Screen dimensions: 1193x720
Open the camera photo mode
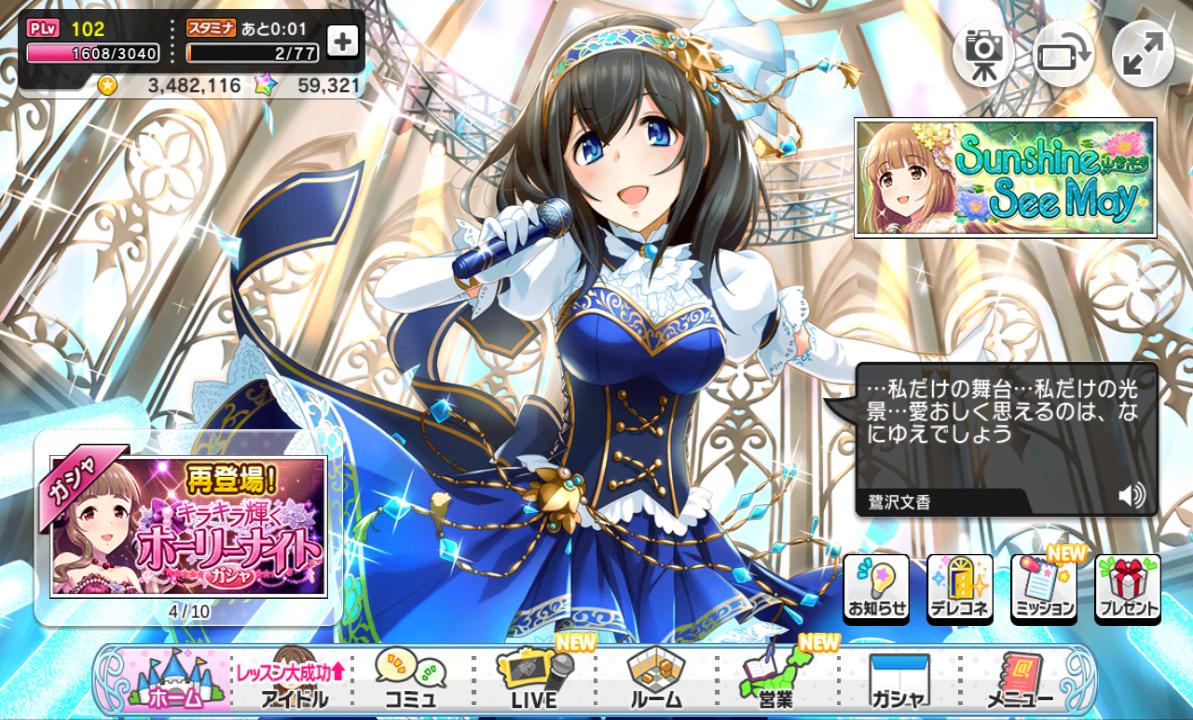point(982,54)
